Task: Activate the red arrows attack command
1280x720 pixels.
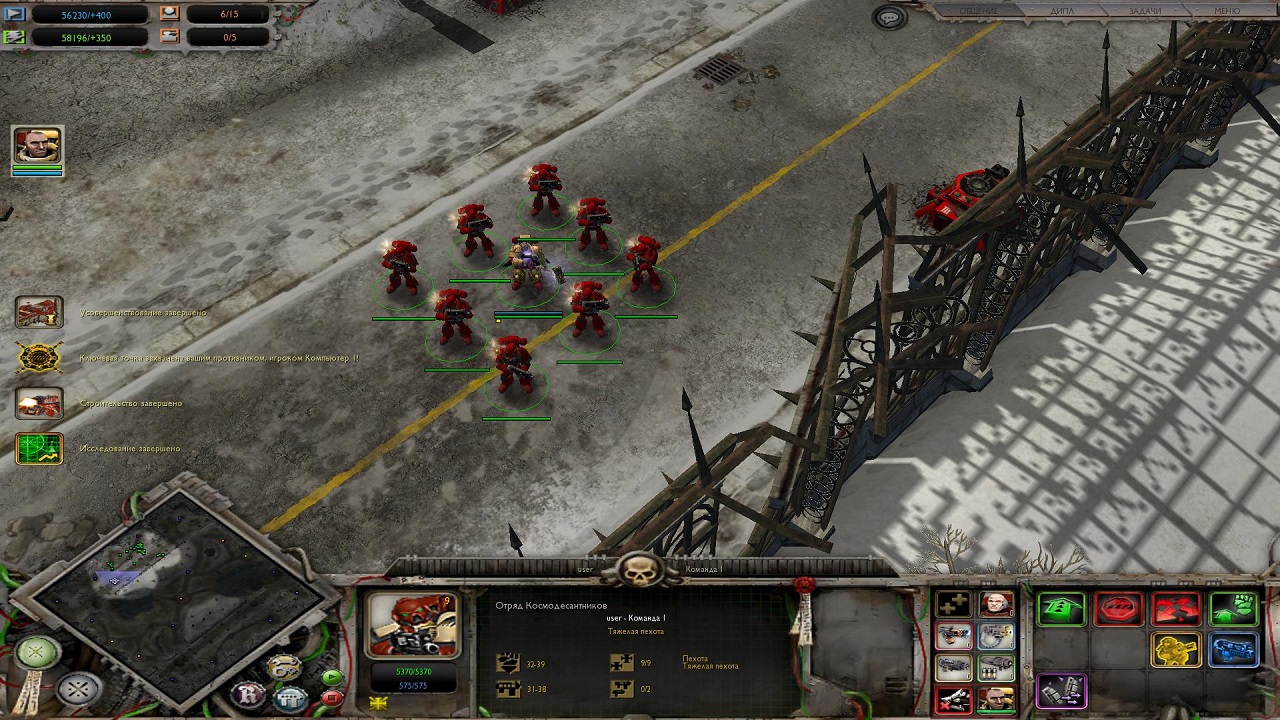Action: pyautogui.click(x=1177, y=608)
